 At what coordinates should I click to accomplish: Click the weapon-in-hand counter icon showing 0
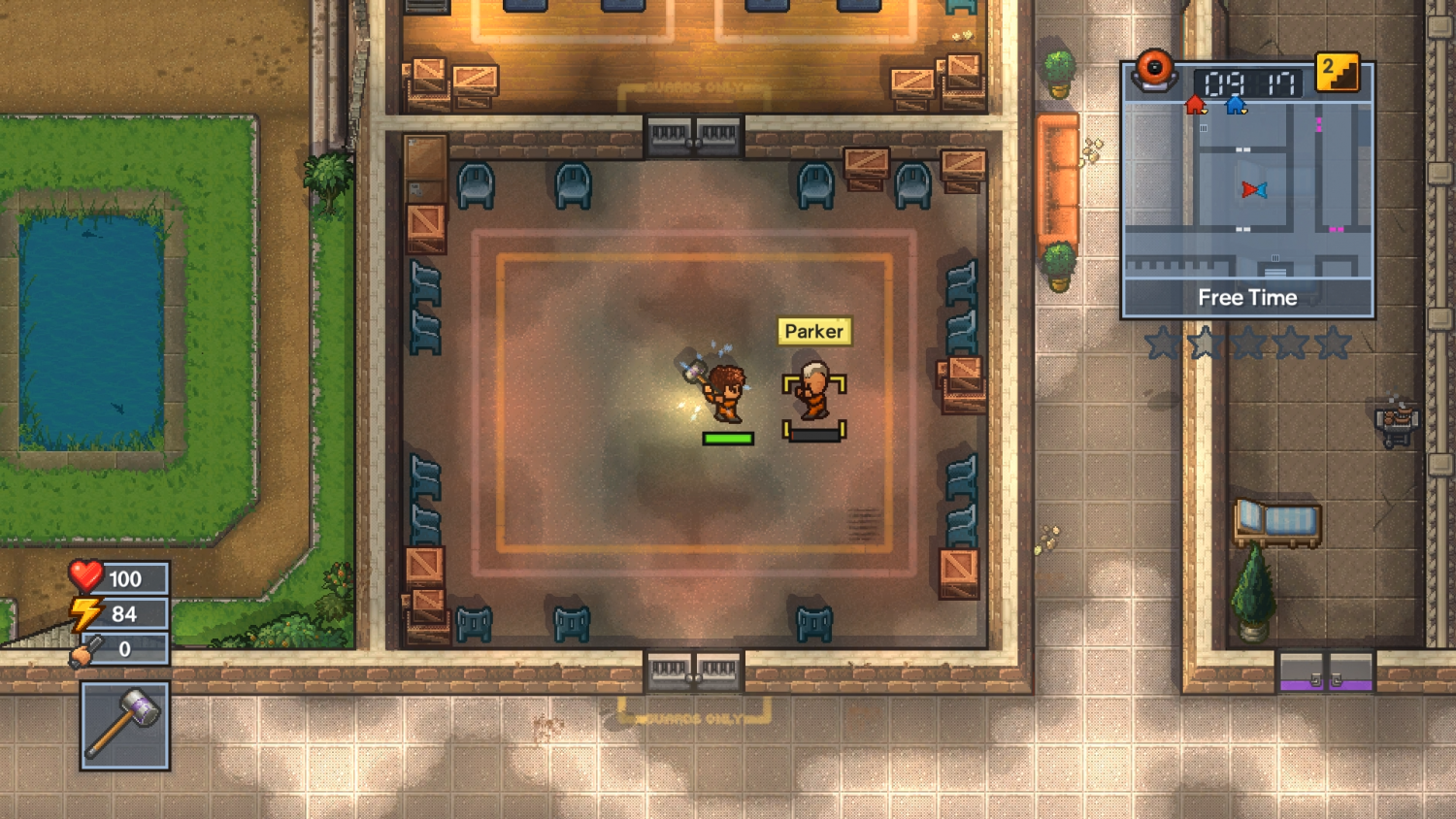pos(87,650)
